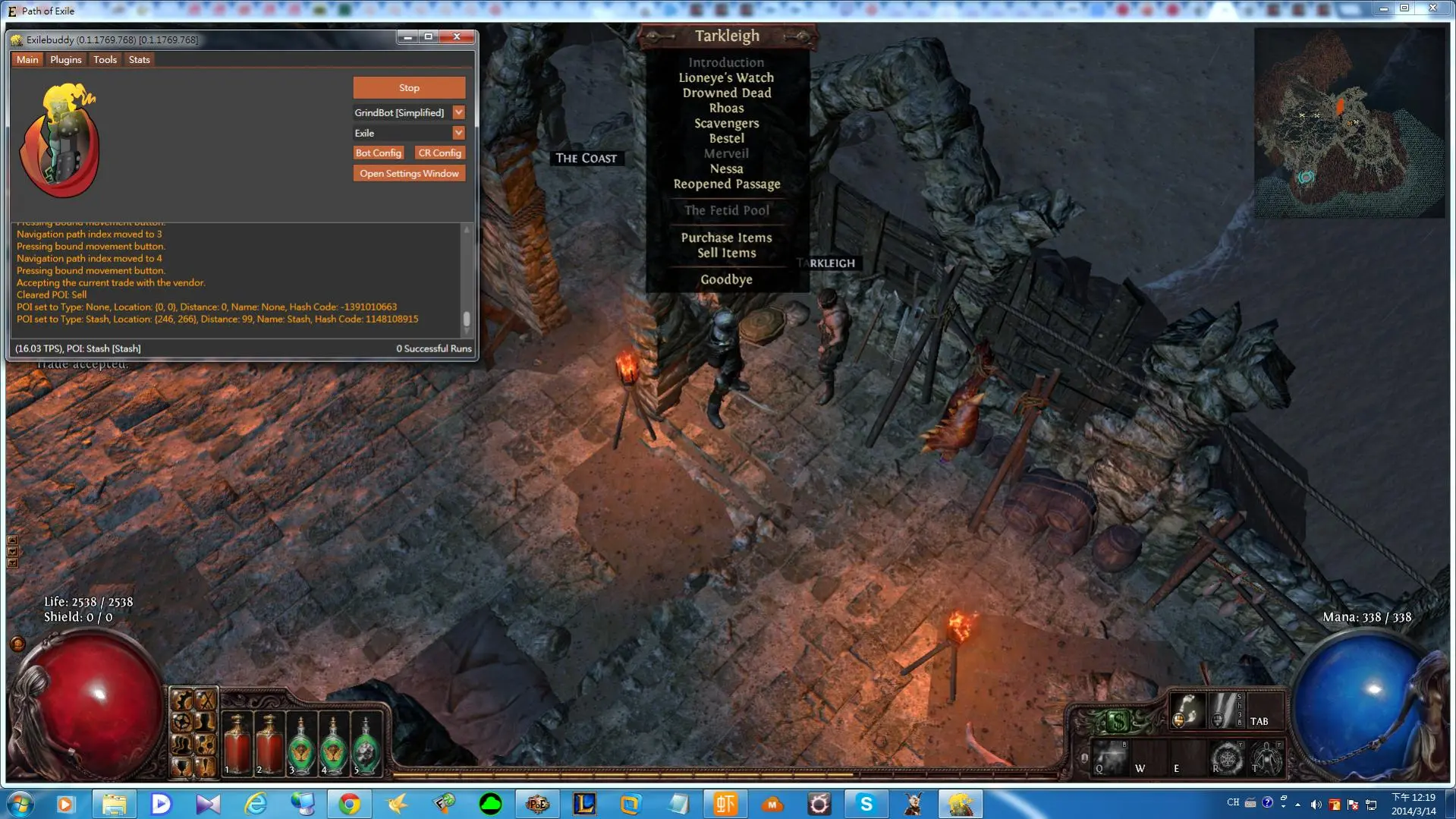The image size is (1456, 819).
Task: Ask Tarkleigh about Lioneye's Watch
Action: [726, 78]
